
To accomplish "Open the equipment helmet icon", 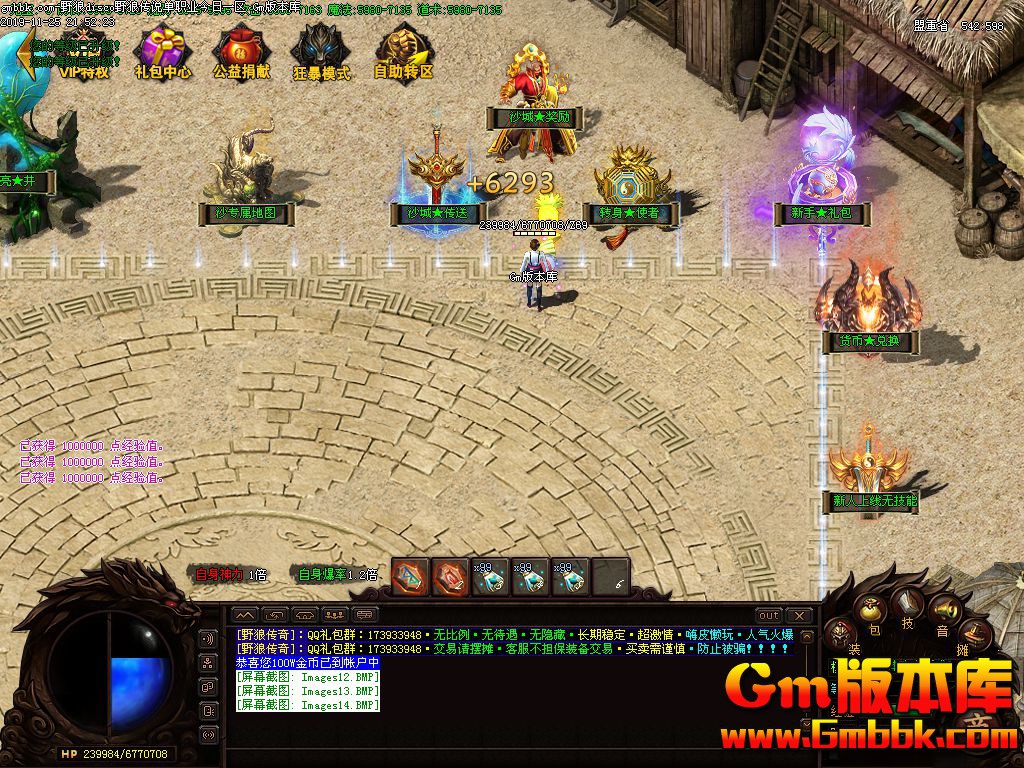I will tap(841, 633).
